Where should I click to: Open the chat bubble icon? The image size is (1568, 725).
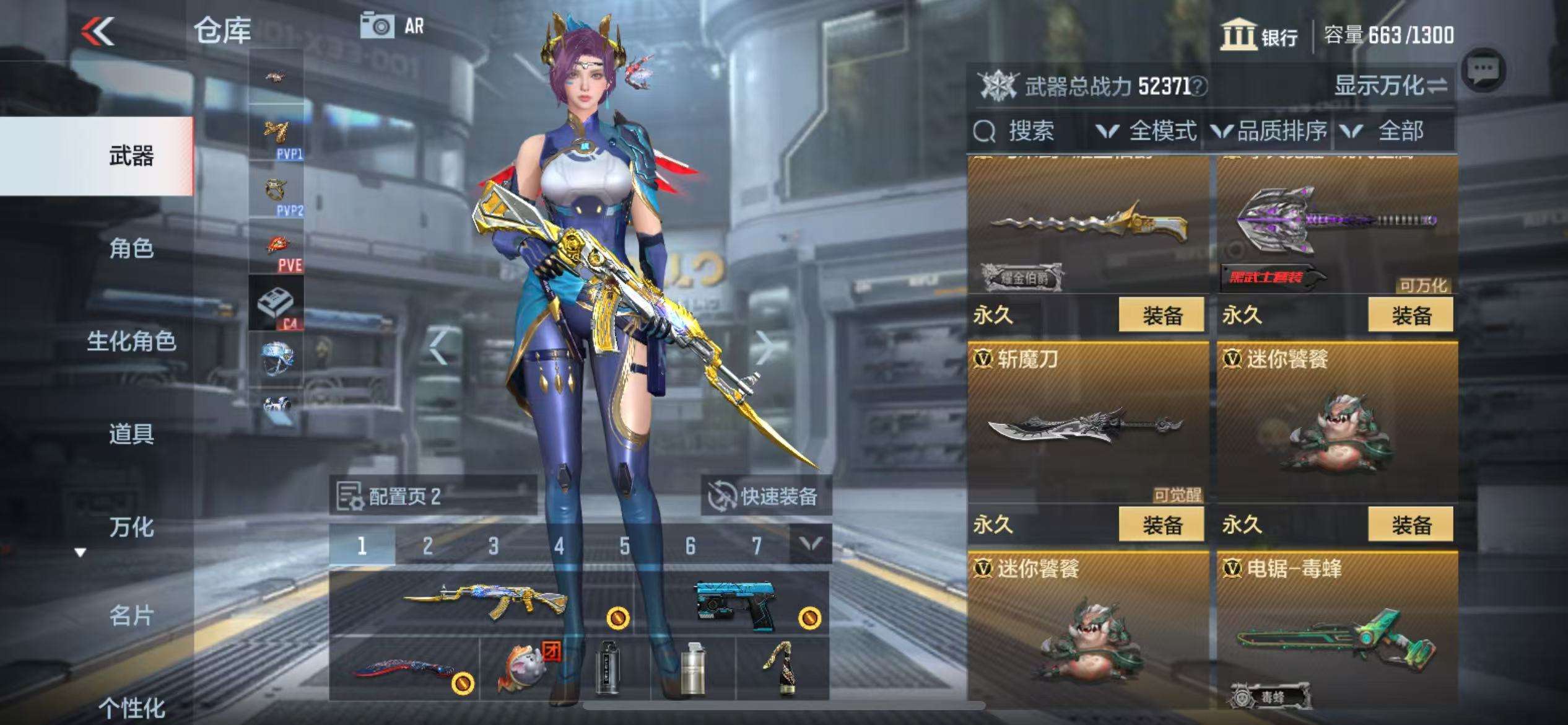(1483, 71)
